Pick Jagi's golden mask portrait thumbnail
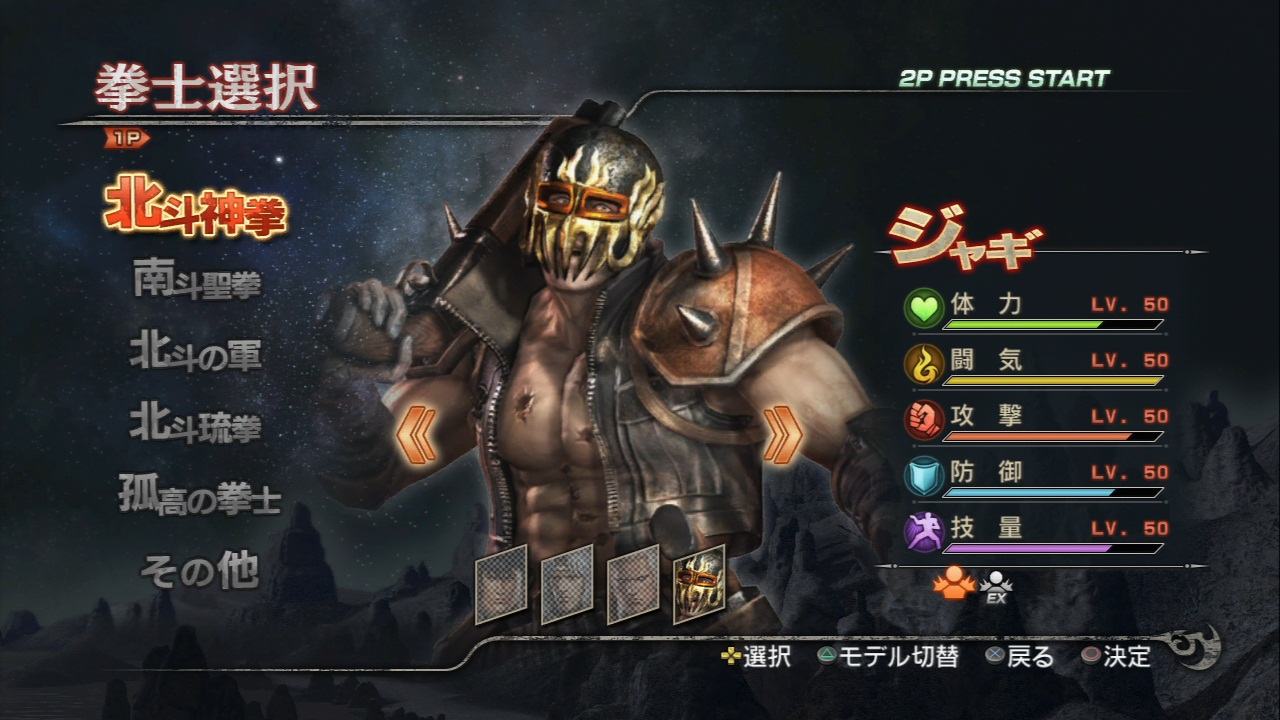This screenshot has height=720, width=1280. [699, 584]
